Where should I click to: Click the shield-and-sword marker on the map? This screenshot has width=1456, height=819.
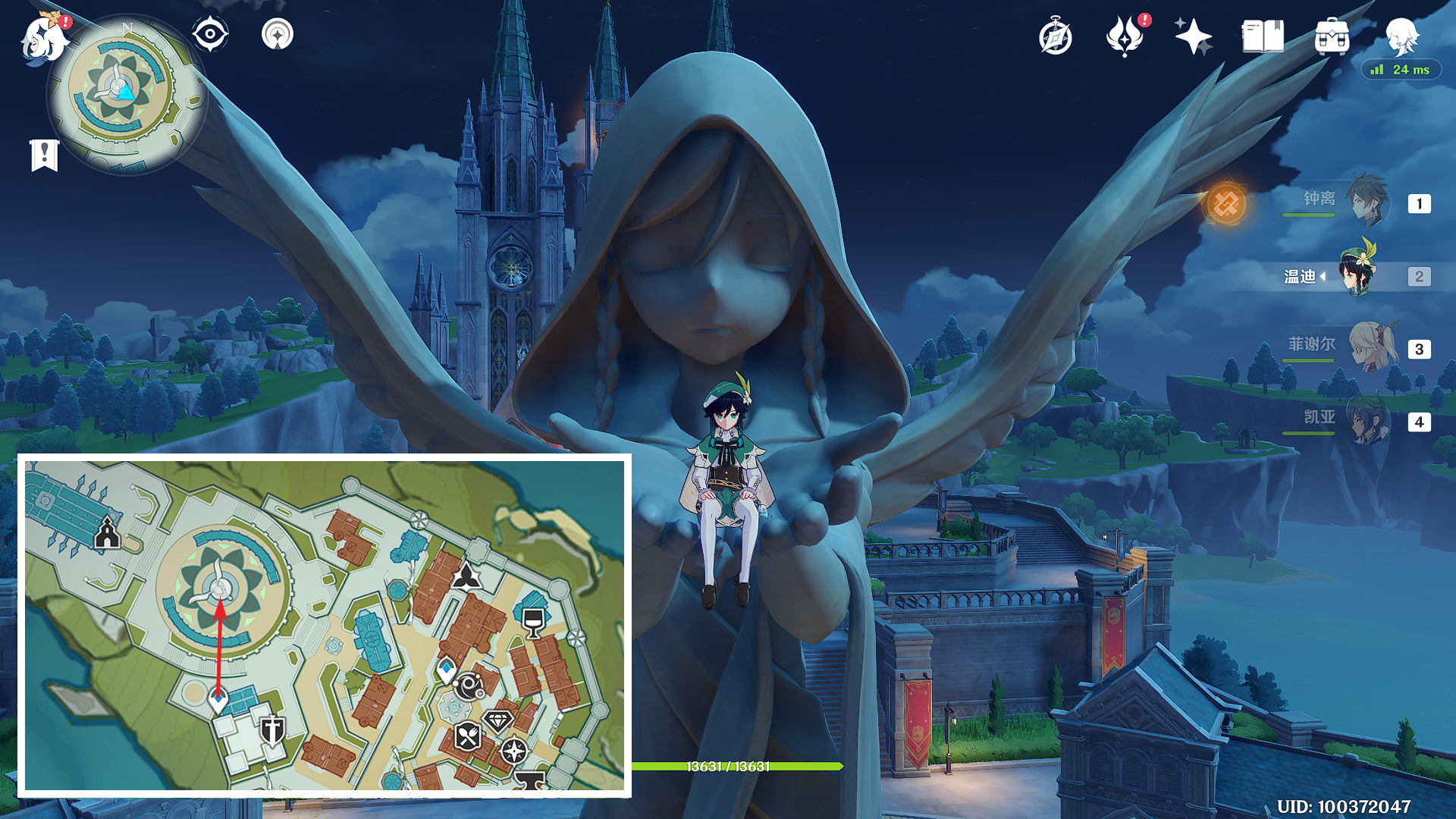tap(271, 730)
